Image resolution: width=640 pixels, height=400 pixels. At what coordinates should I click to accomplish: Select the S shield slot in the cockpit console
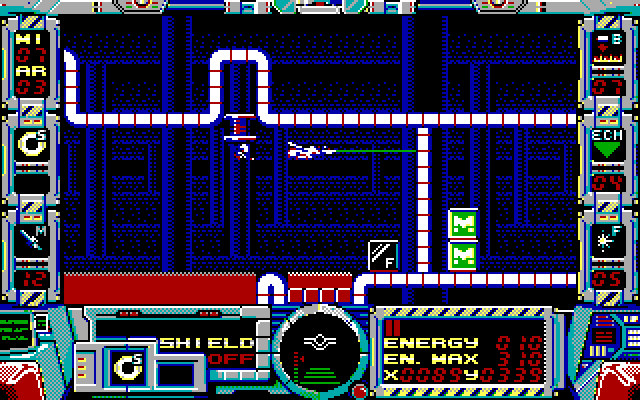pyautogui.click(x=129, y=366)
